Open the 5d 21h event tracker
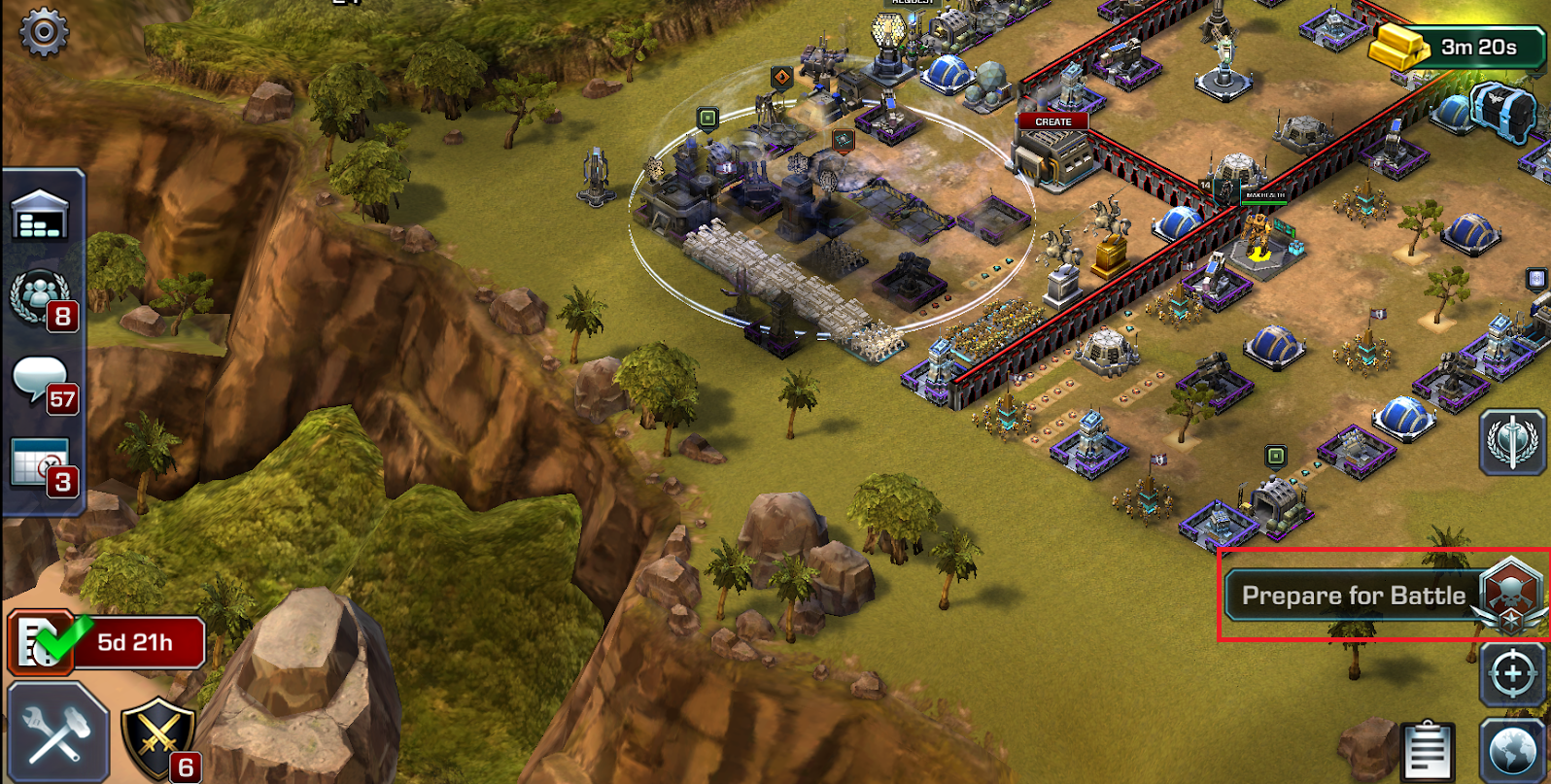This screenshot has width=1551, height=784. click(107, 642)
